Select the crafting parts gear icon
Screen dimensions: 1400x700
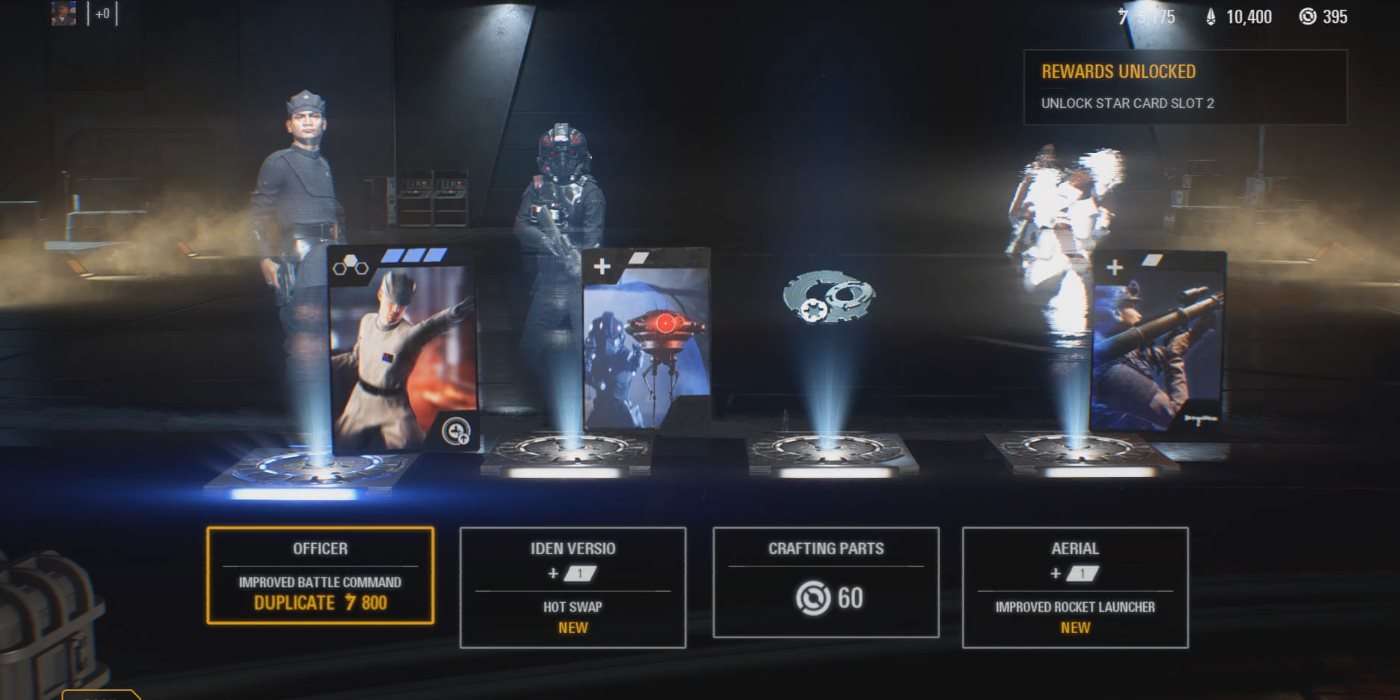828,297
